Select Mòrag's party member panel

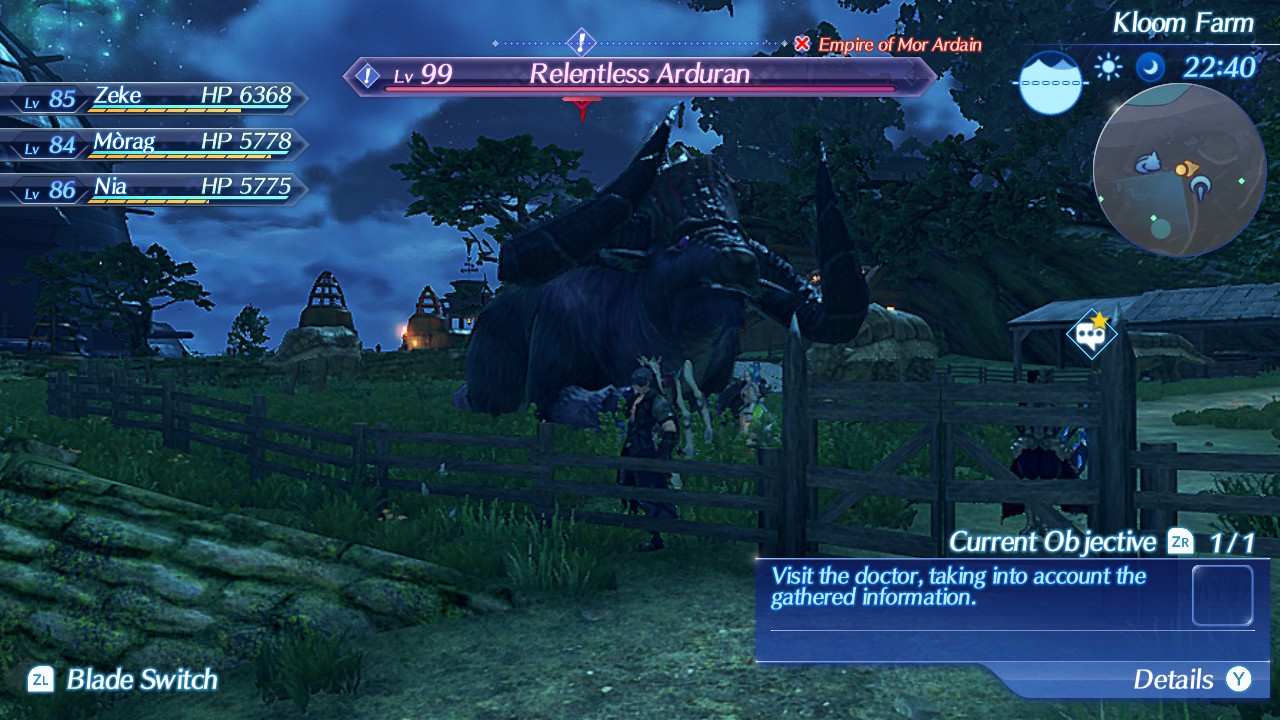(155, 144)
